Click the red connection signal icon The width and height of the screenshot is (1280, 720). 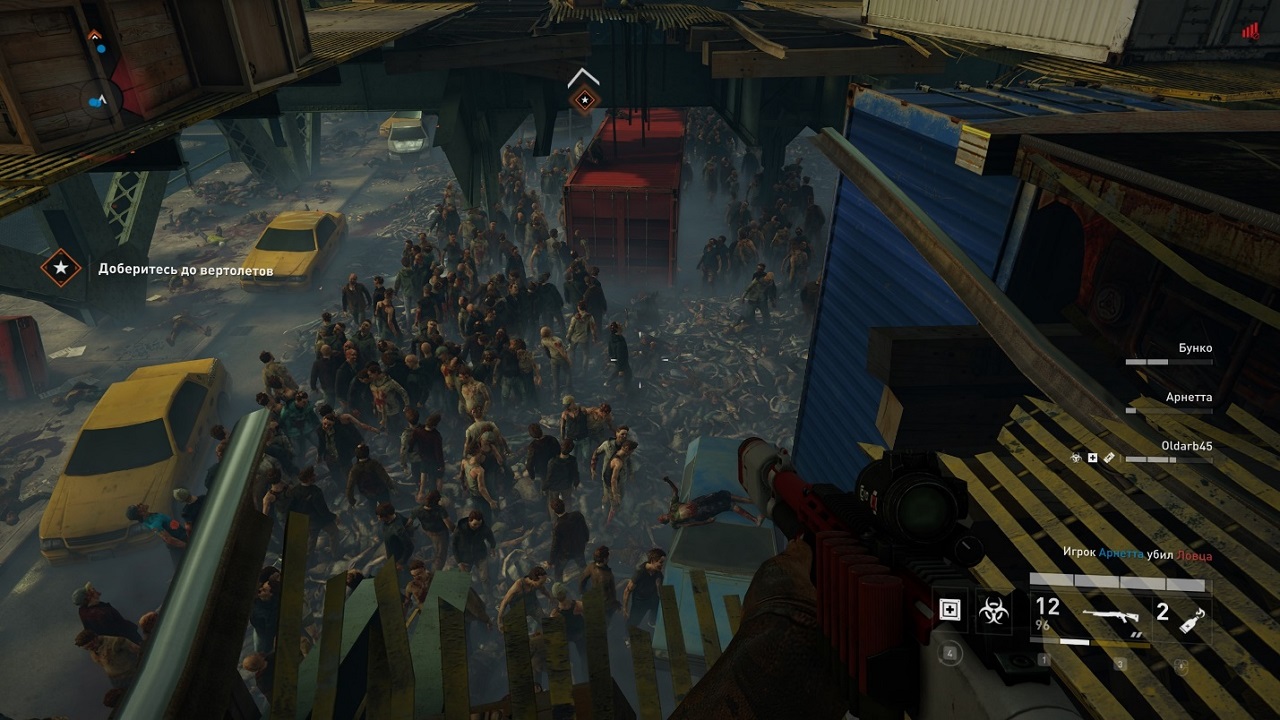1250,31
